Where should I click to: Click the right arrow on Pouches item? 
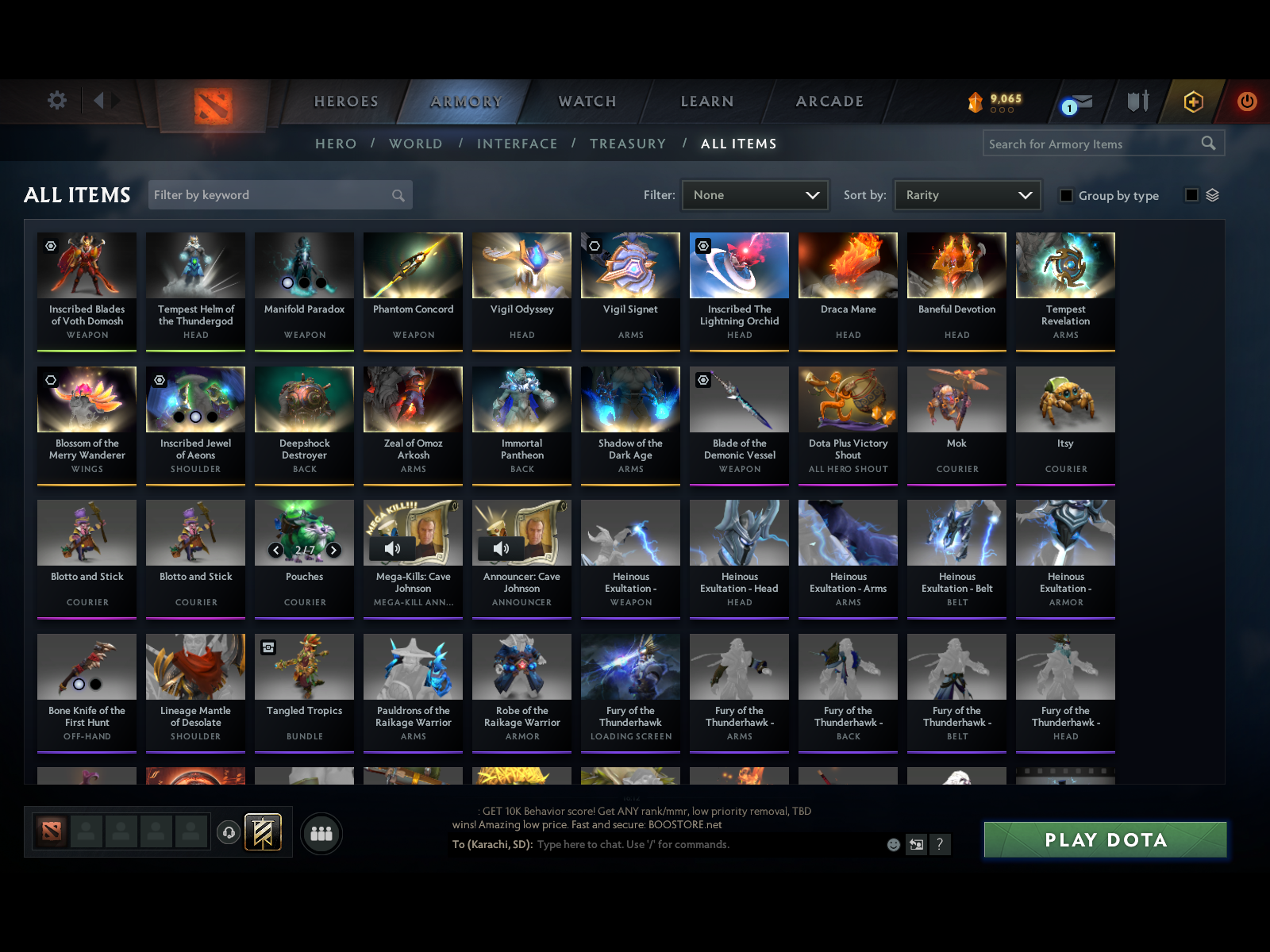pyautogui.click(x=333, y=549)
